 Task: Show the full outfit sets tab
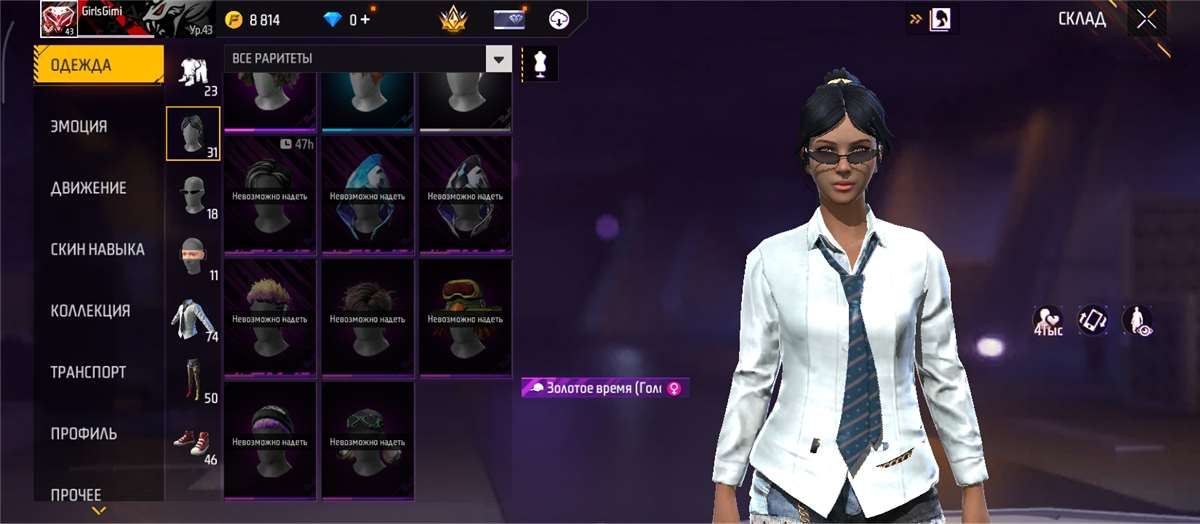(193, 74)
